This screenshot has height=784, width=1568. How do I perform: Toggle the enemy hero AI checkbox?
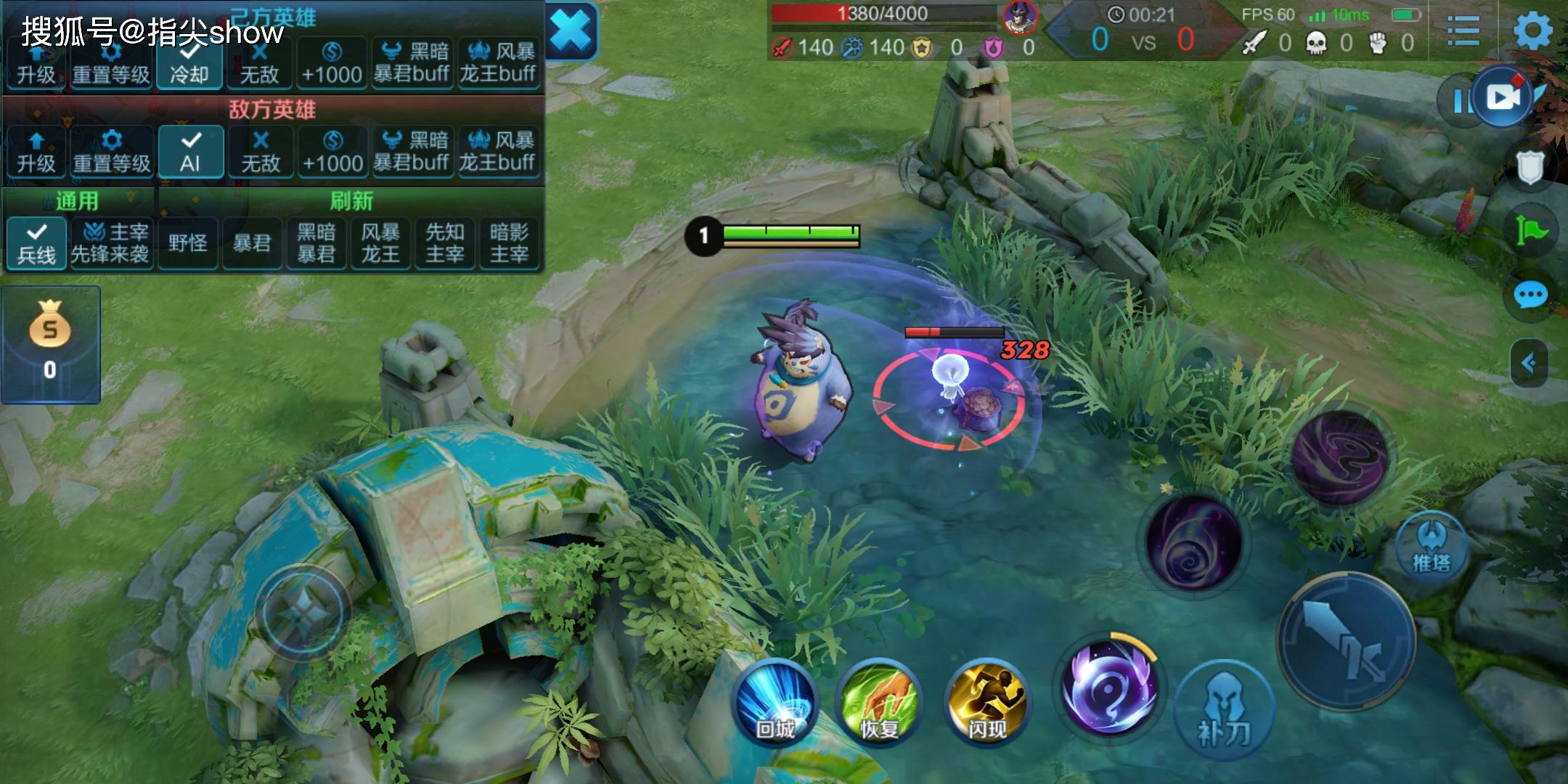tap(190, 152)
